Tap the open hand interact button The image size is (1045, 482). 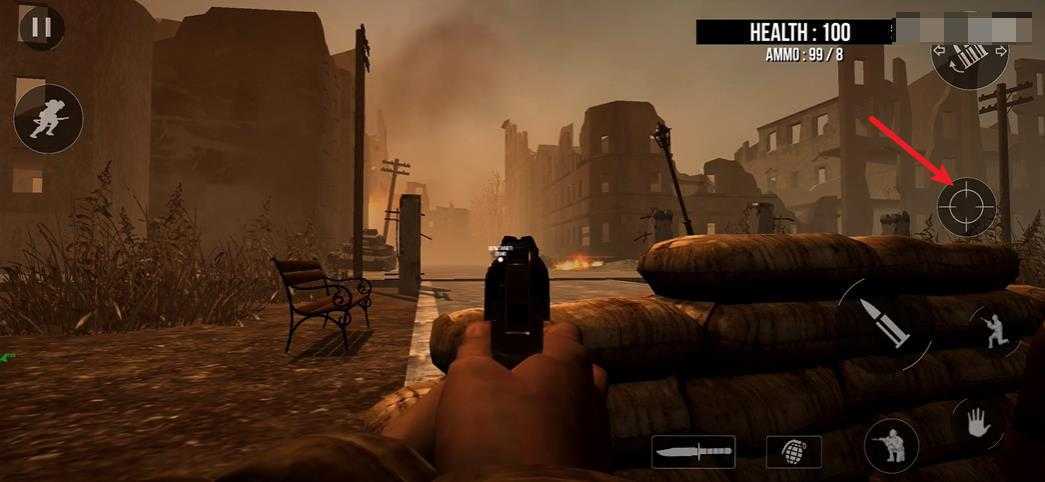(979, 424)
